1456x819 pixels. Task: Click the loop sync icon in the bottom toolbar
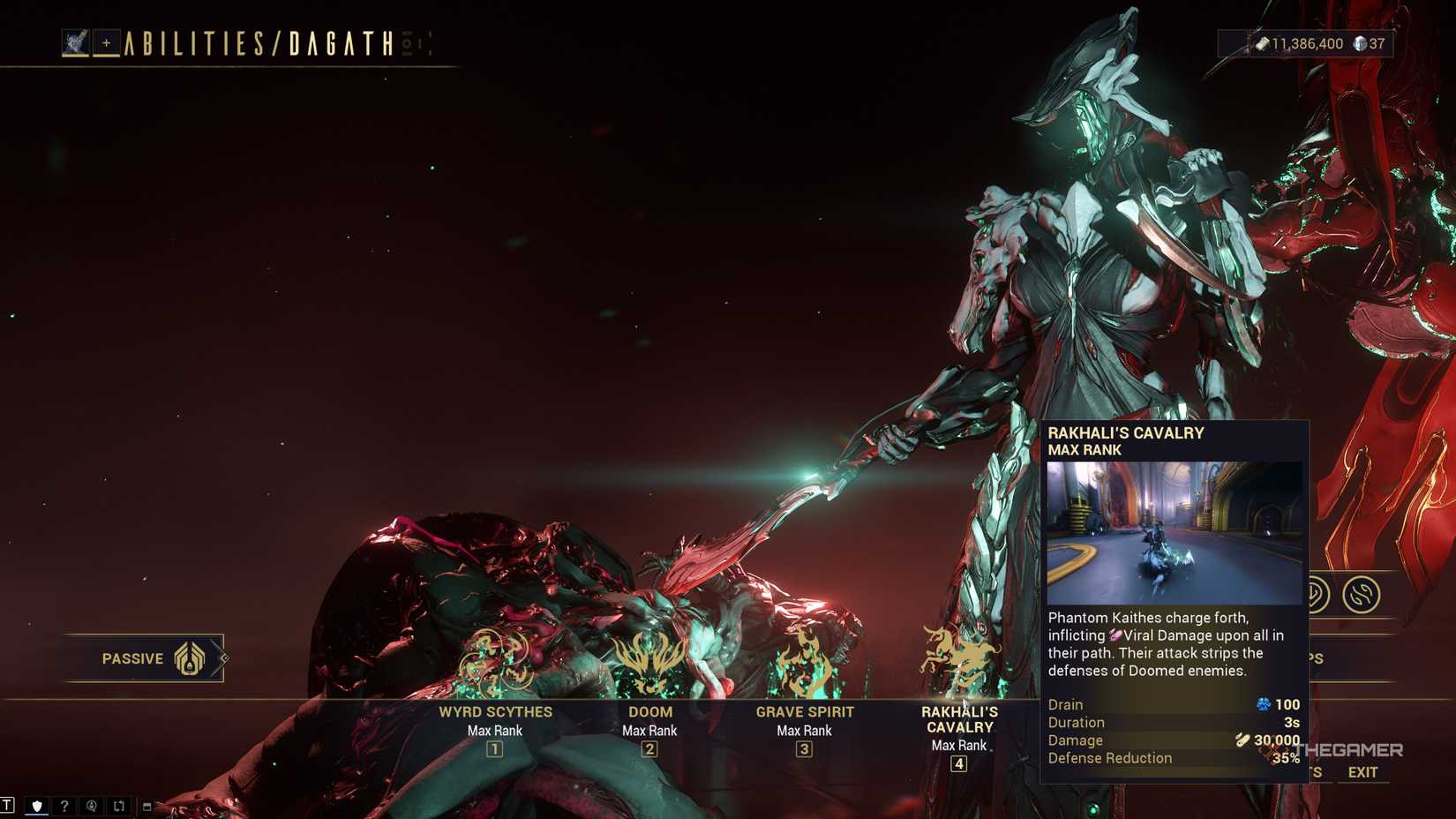click(118, 805)
